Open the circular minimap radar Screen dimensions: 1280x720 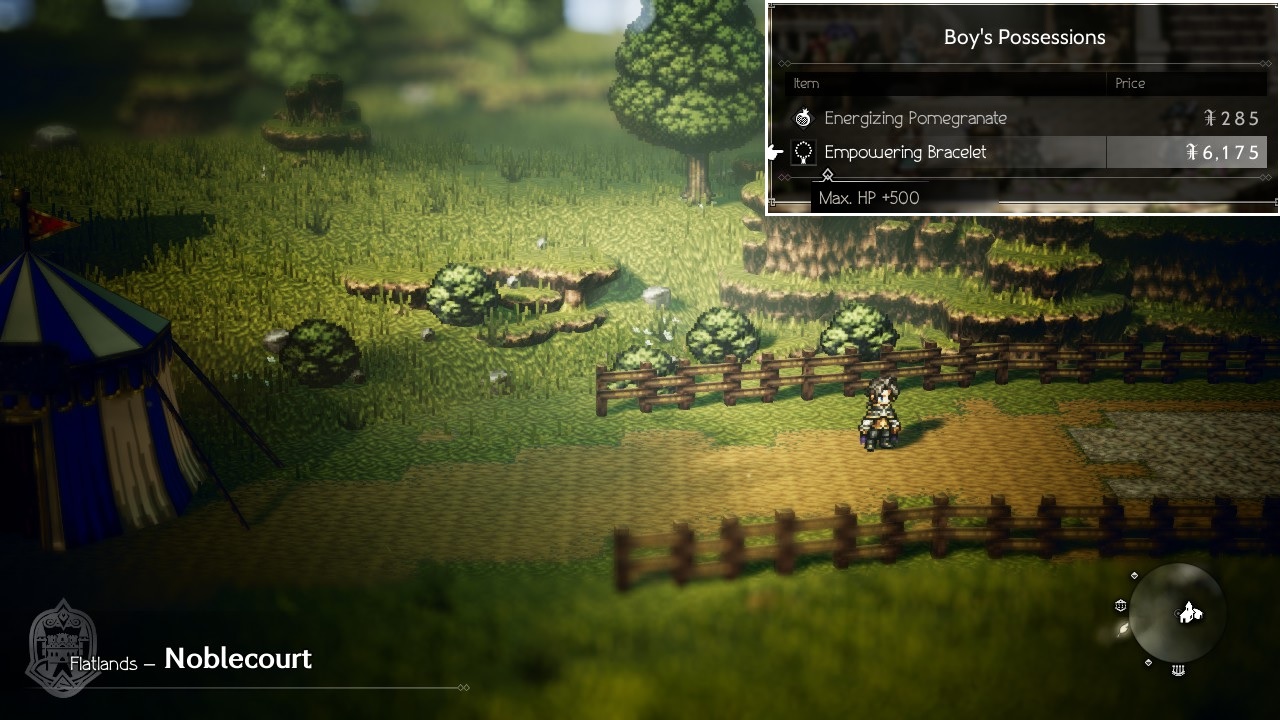[x=1177, y=612]
